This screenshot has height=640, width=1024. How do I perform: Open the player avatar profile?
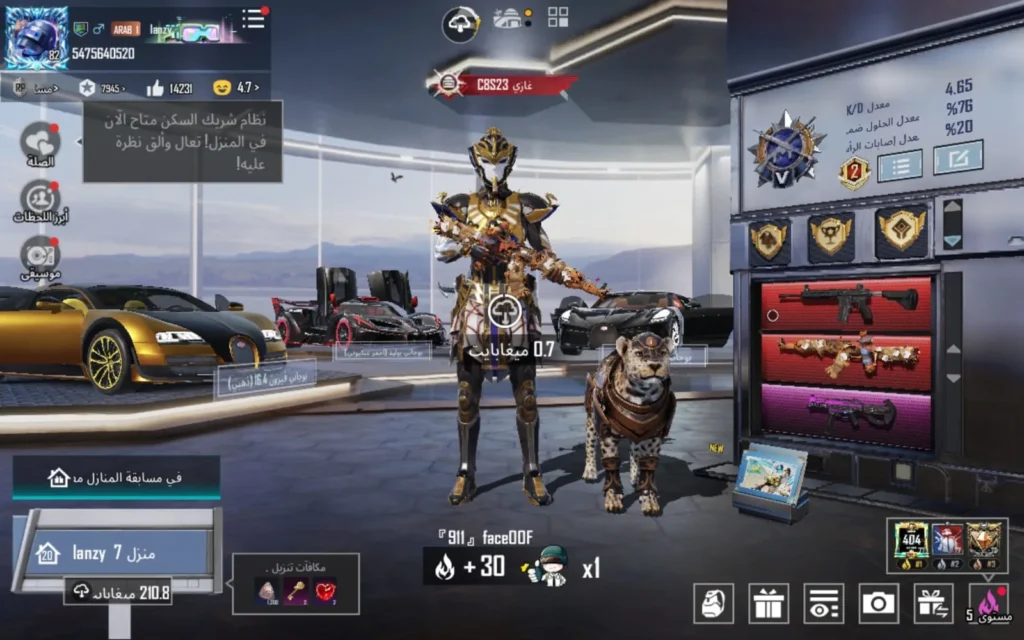tap(37, 37)
